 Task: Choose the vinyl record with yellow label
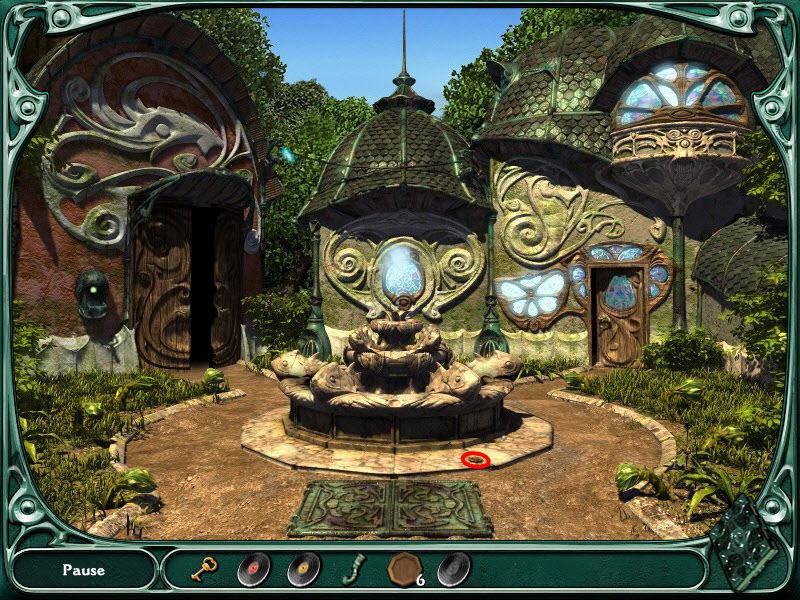pyautogui.click(x=303, y=570)
